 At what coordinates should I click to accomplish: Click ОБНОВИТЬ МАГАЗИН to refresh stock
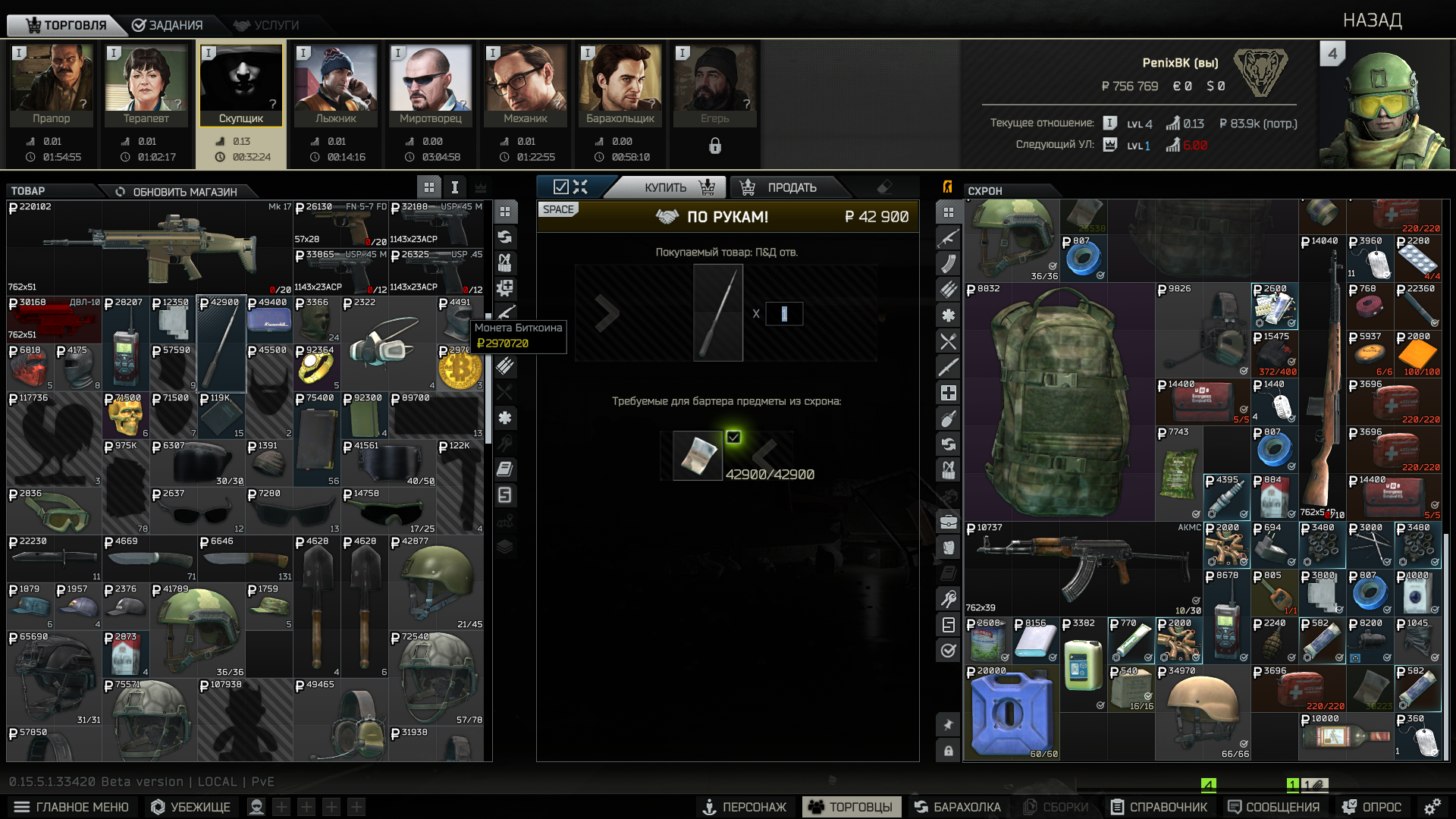point(177,192)
